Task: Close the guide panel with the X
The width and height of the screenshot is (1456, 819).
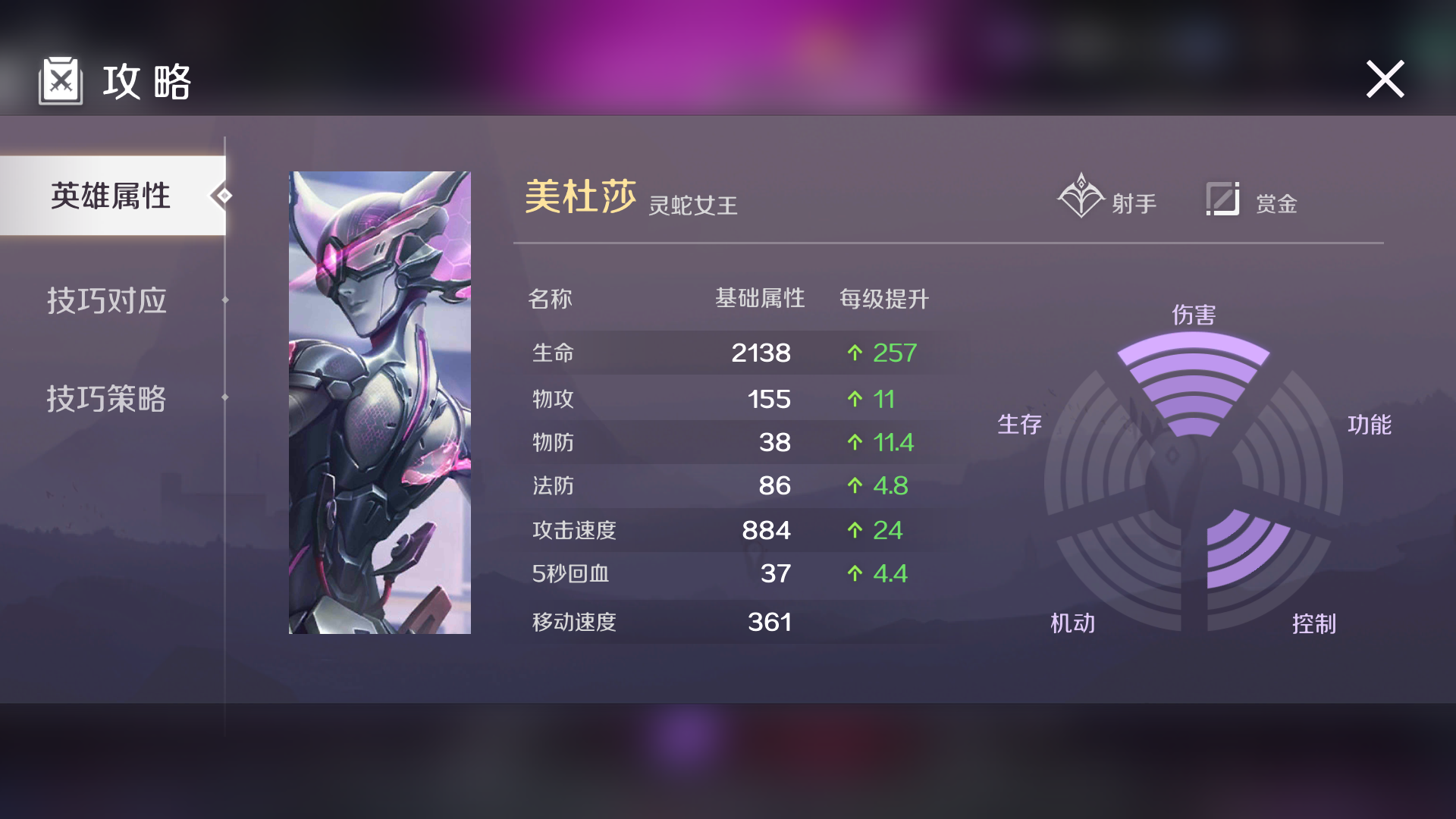Action: click(x=1385, y=78)
